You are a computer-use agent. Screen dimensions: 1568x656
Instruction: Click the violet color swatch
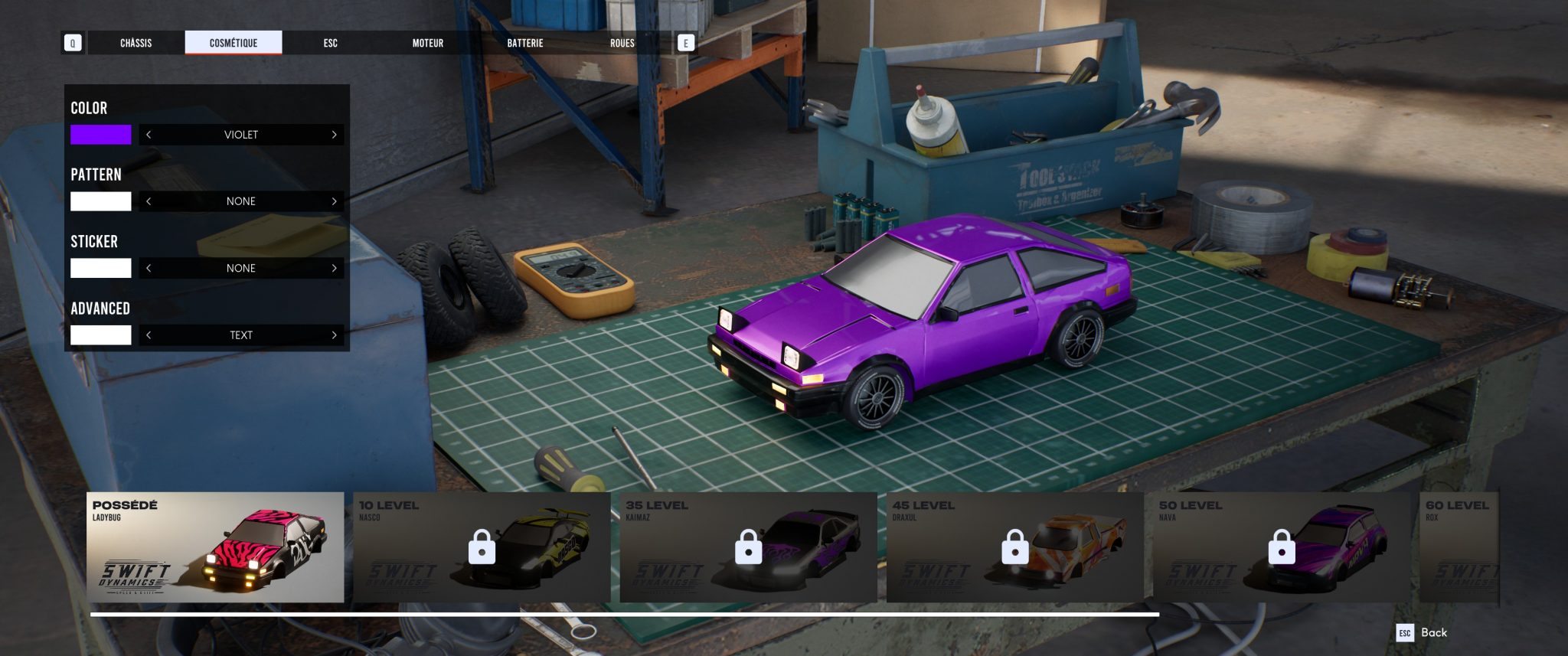(x=101, y=135)
